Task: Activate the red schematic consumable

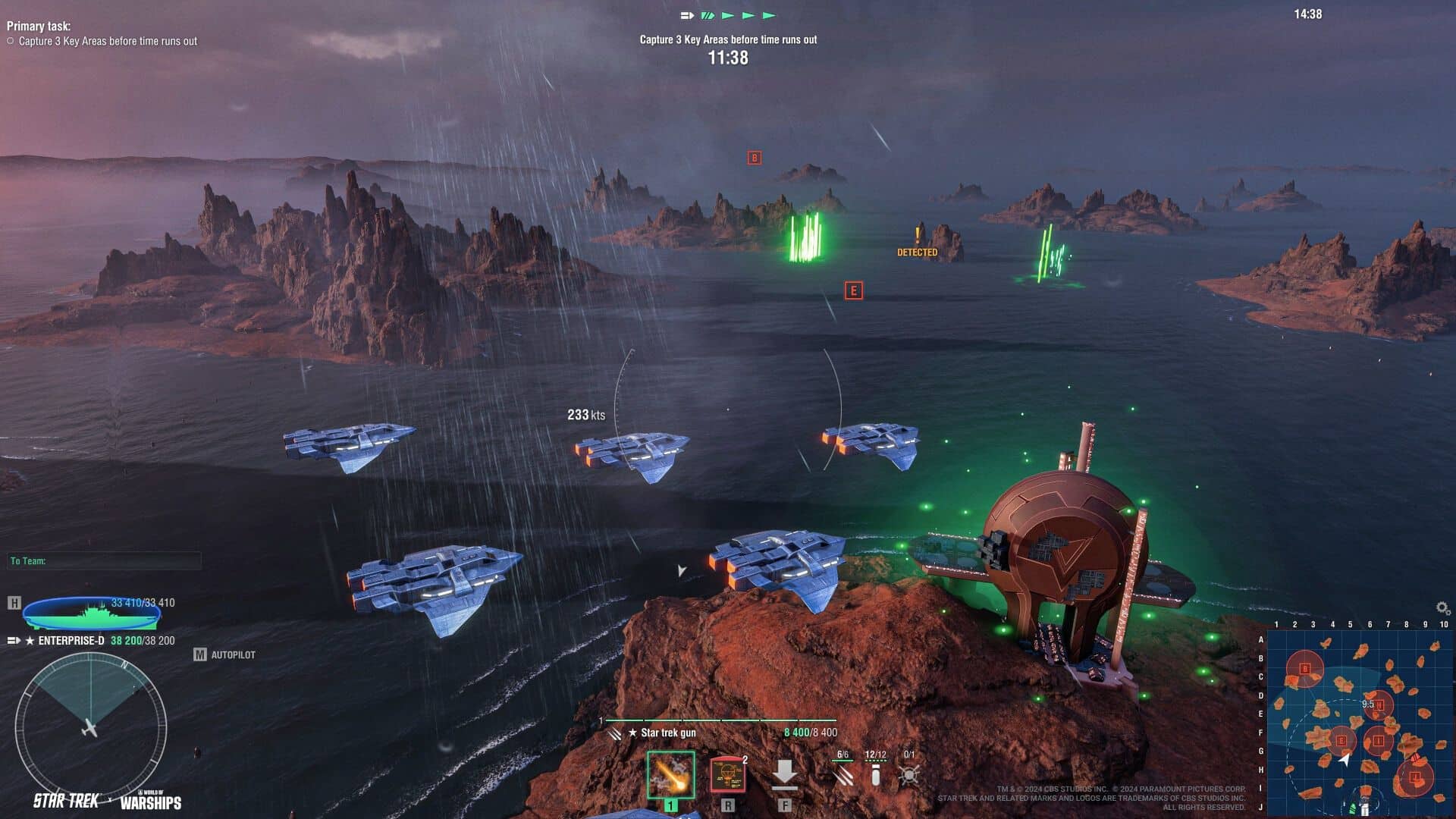Action: (727, 775)
